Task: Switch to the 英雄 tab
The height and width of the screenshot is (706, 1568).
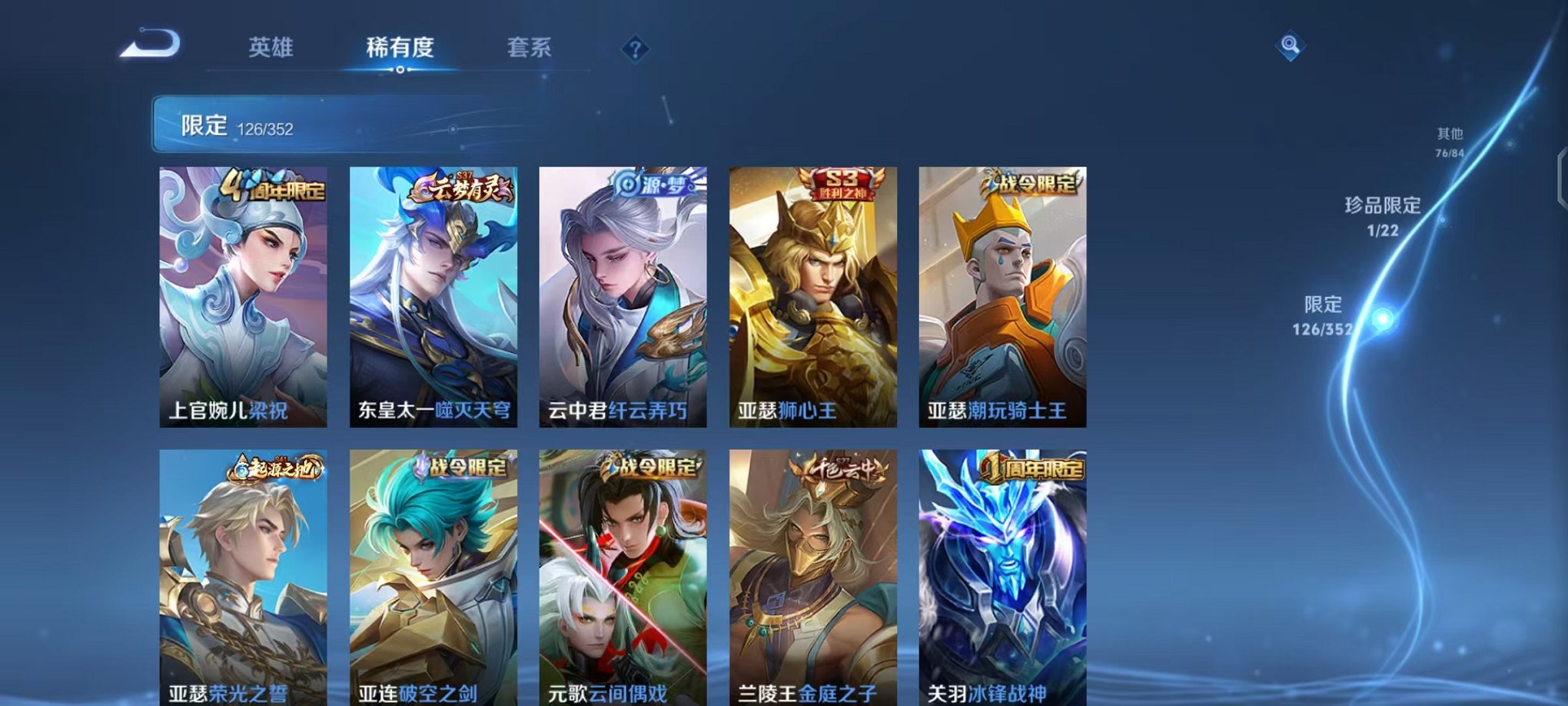Action: pos(273,48)
